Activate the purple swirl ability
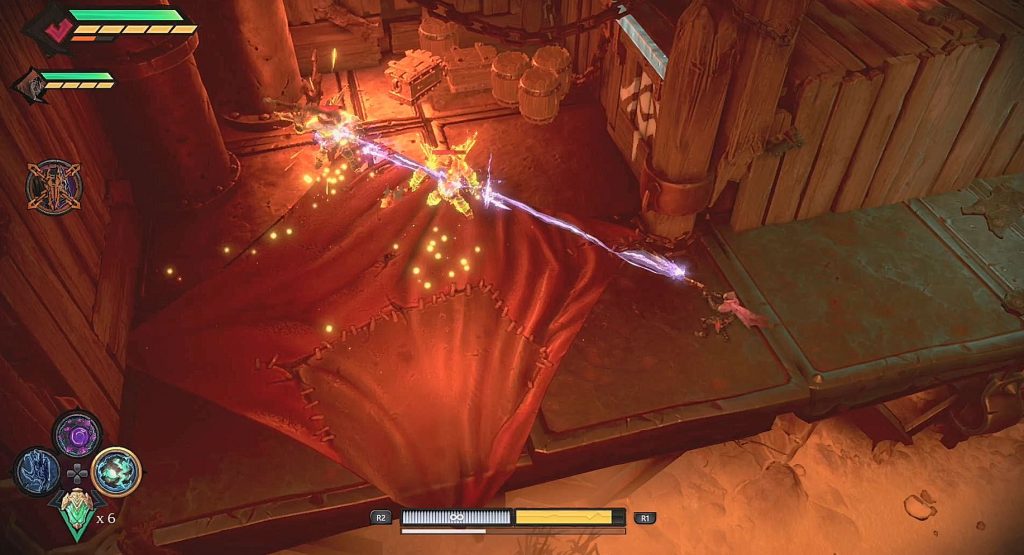This screenshot has height=555, width=1024. tap(76, 434)
